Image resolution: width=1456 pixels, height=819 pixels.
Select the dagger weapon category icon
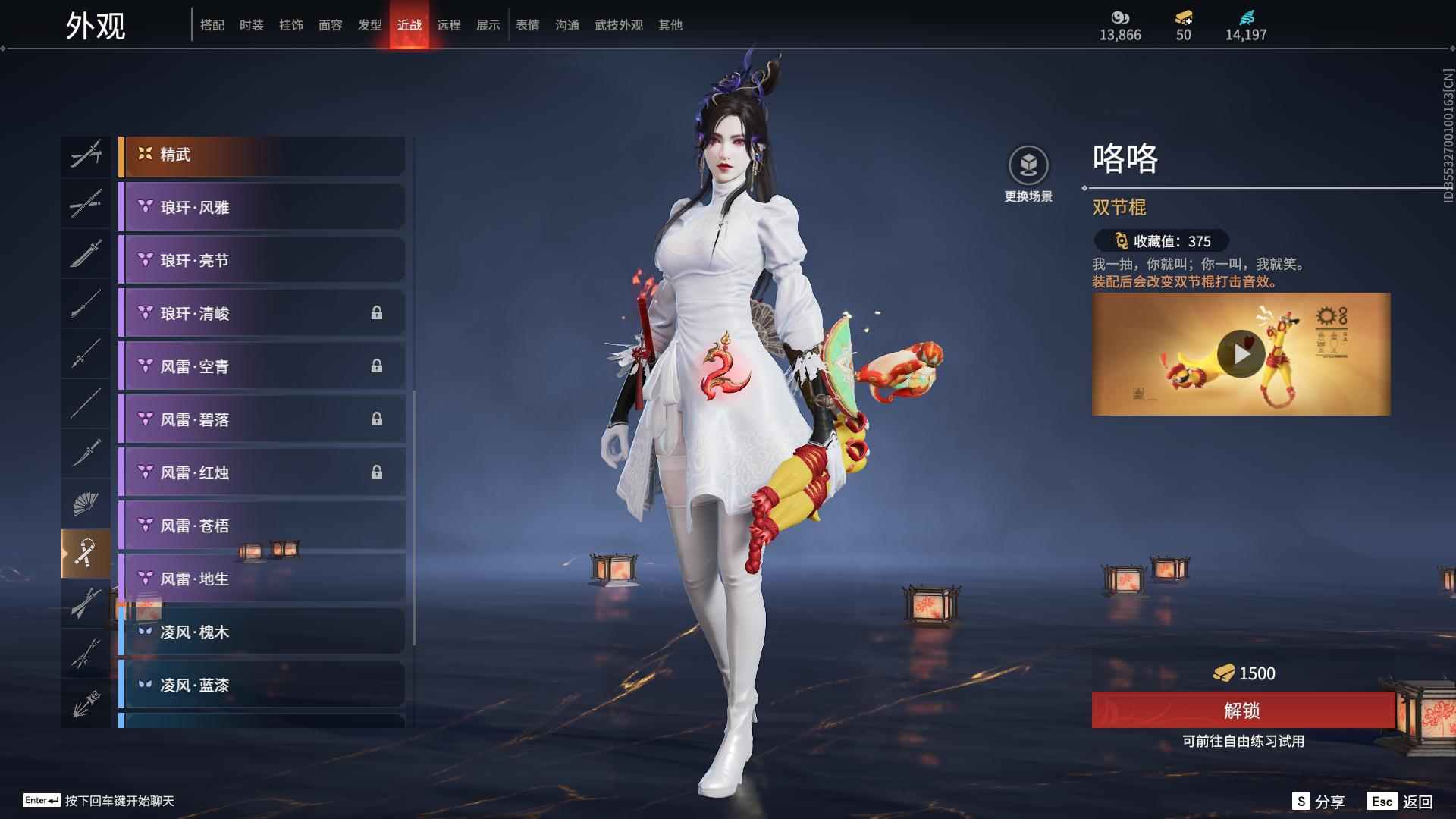86,453
